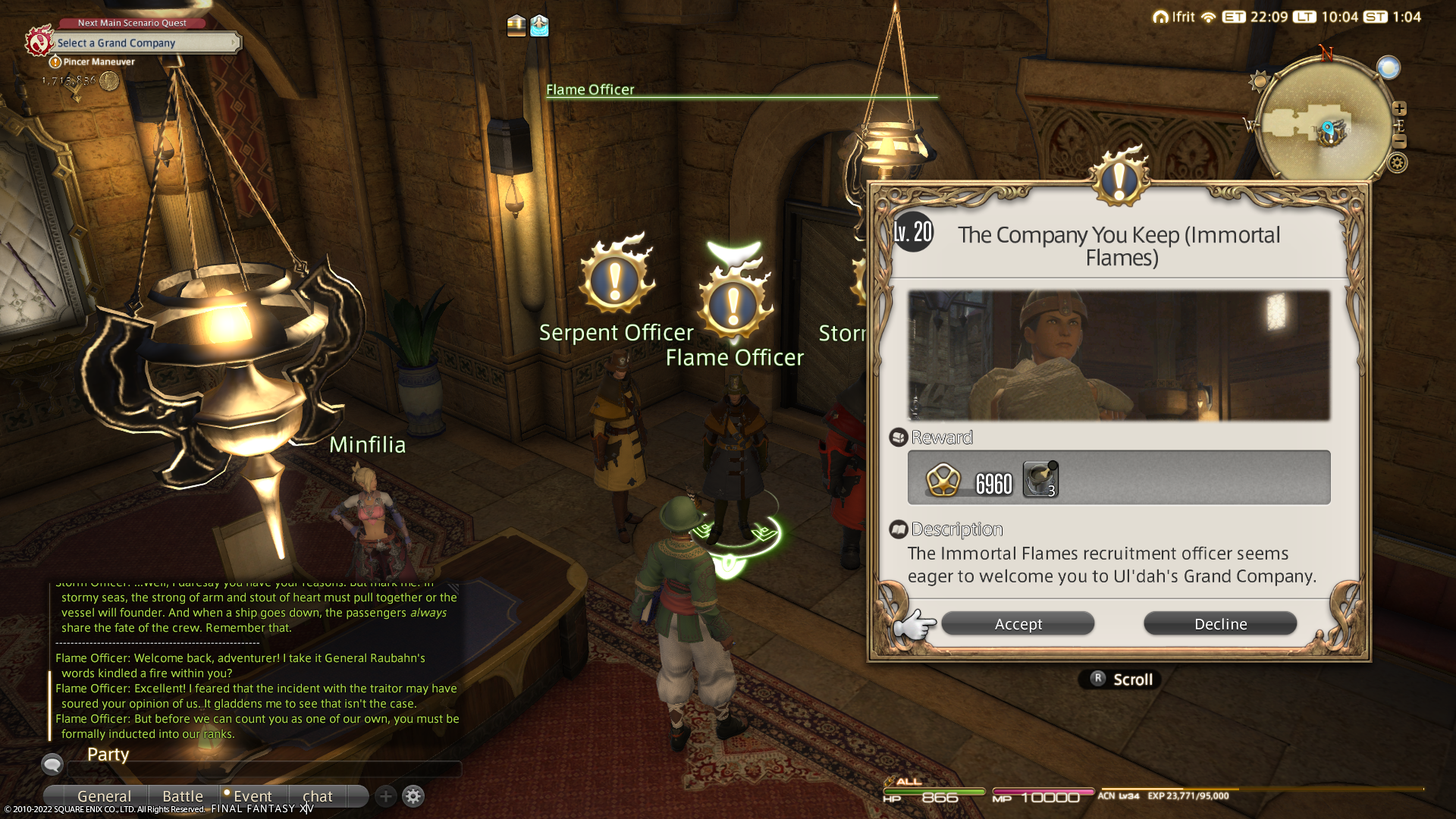Add a new chat log tab

(386, 796)
